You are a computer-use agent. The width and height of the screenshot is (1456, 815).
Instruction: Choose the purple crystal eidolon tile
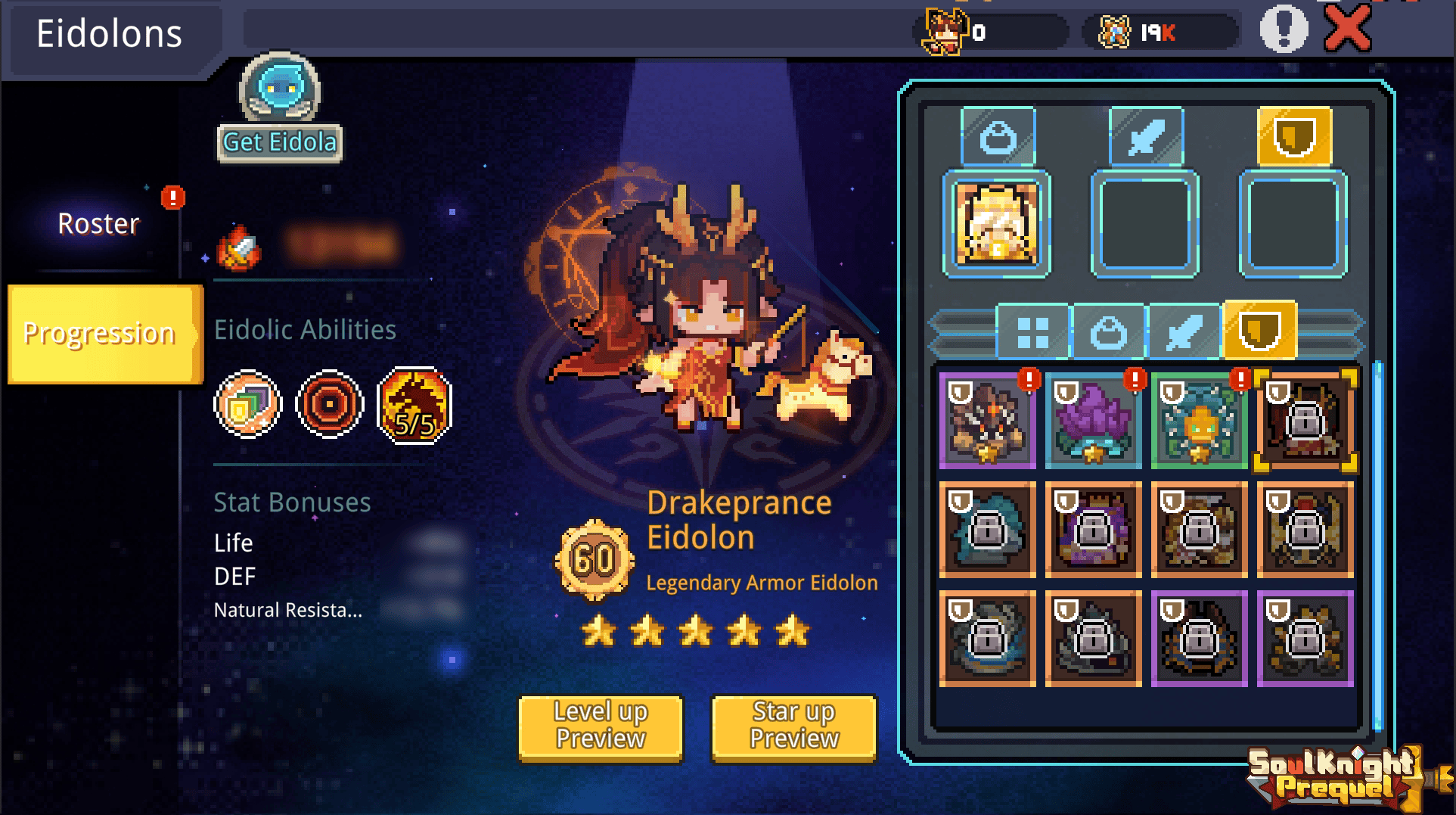(x=1093, y=421)
